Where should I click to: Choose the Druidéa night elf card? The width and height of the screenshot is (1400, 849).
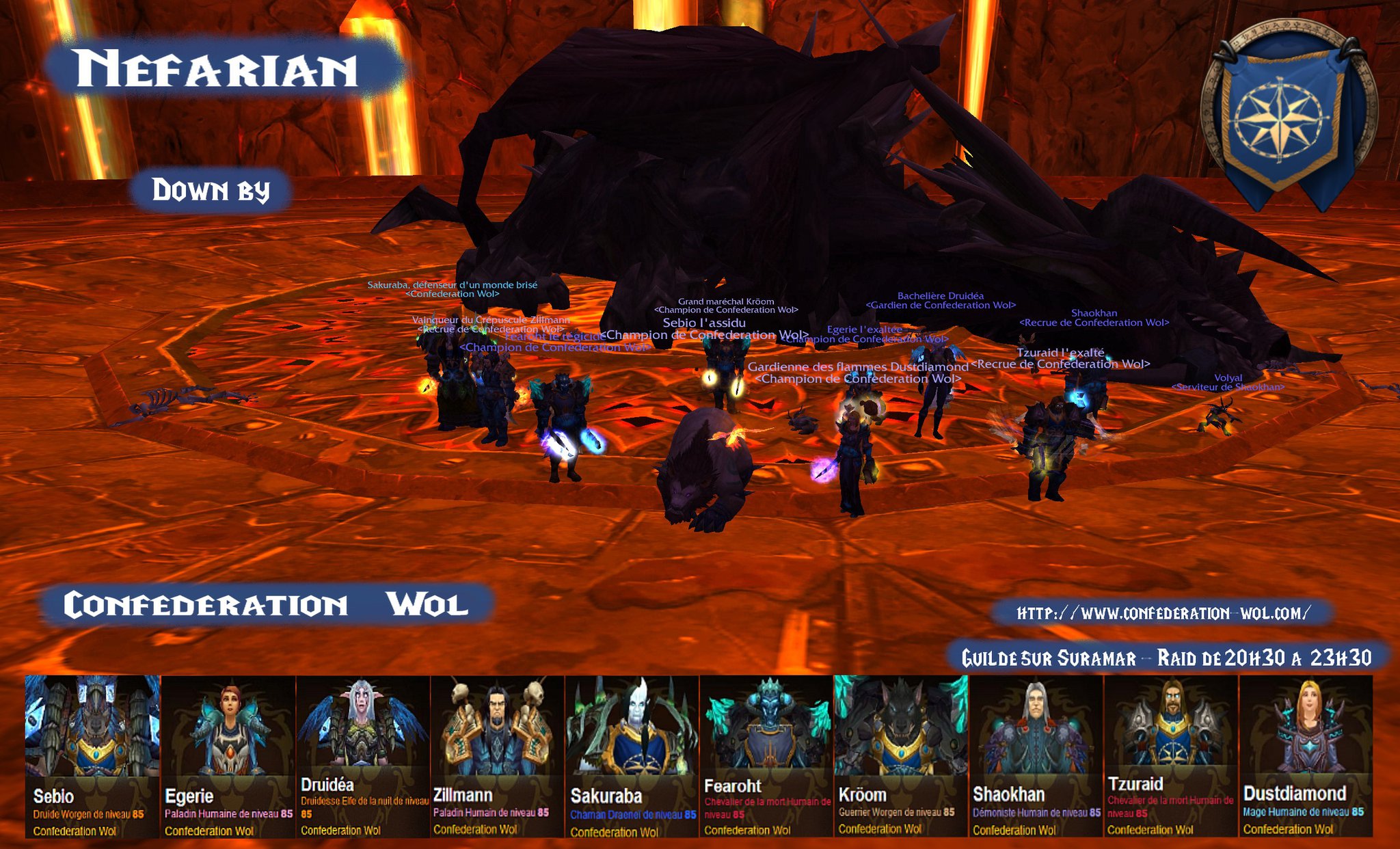362,755
